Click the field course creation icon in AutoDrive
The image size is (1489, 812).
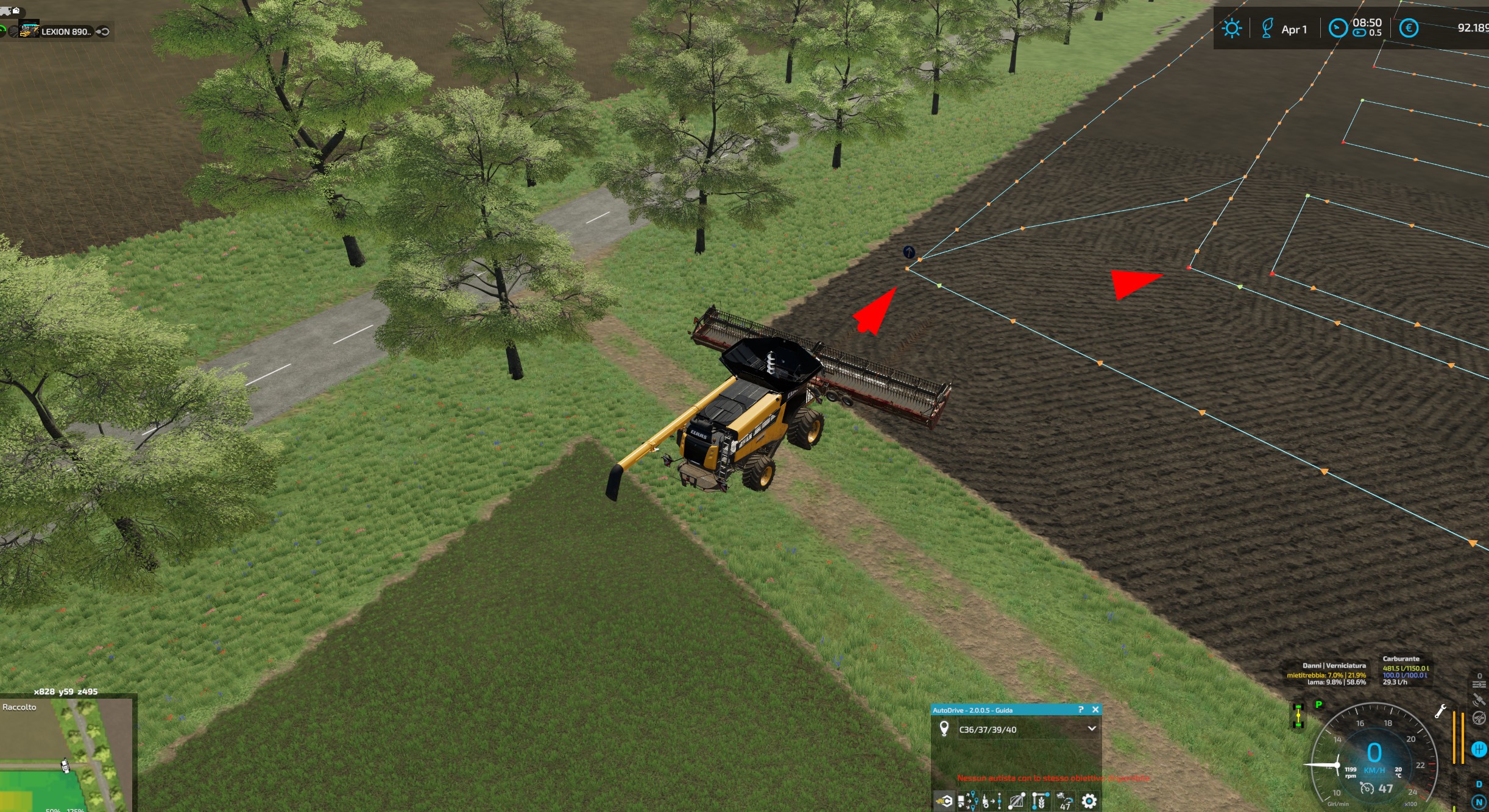coord(1016,801)
